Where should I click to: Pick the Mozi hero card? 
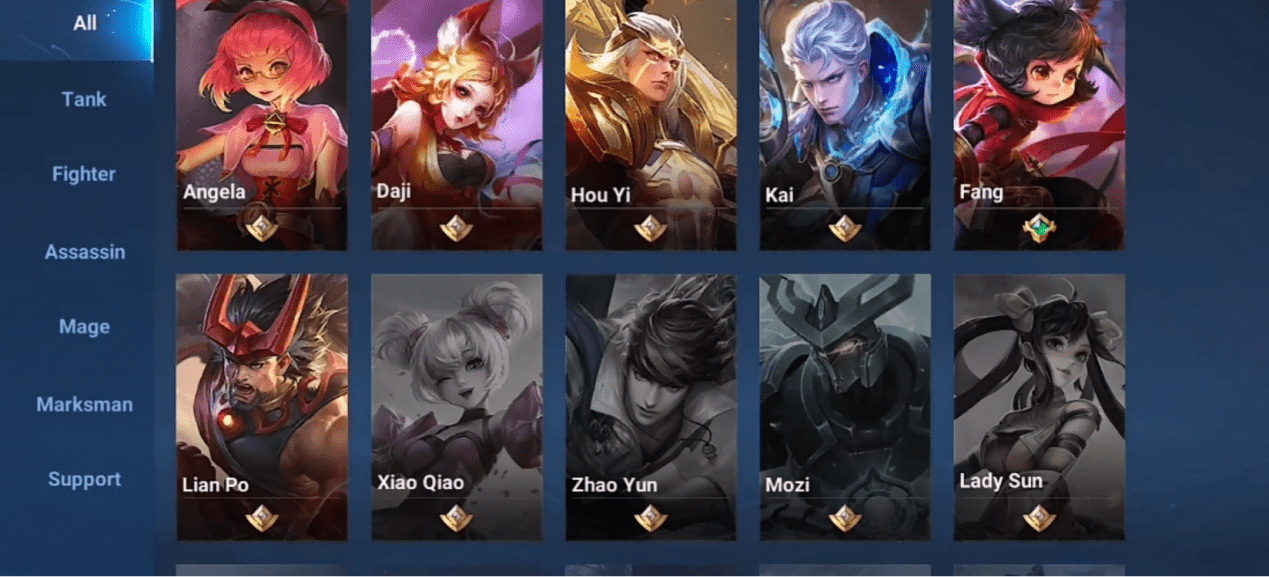(x=845, y=405)
